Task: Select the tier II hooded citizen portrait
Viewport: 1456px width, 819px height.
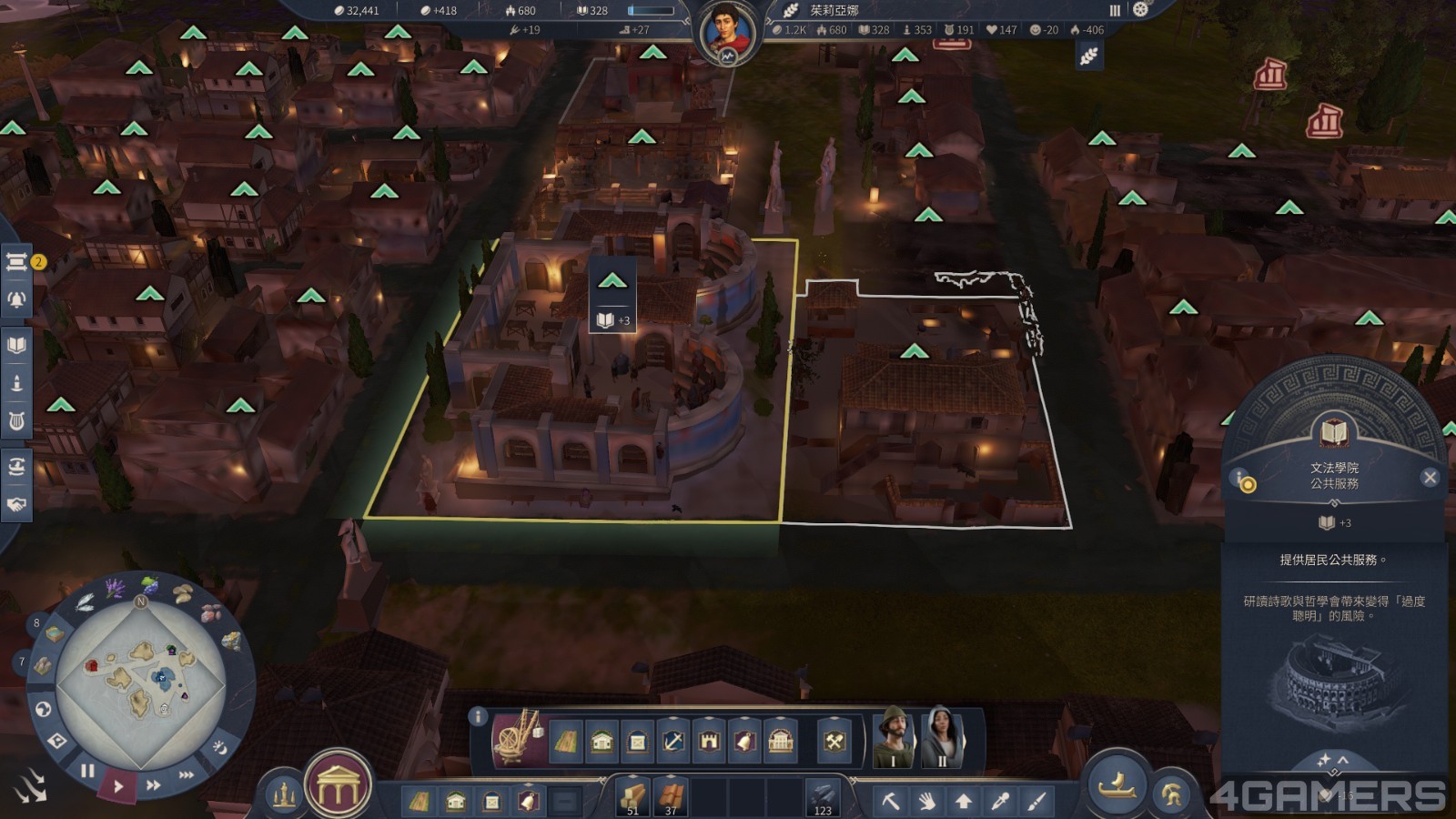Action: click(x=943, y=736)
